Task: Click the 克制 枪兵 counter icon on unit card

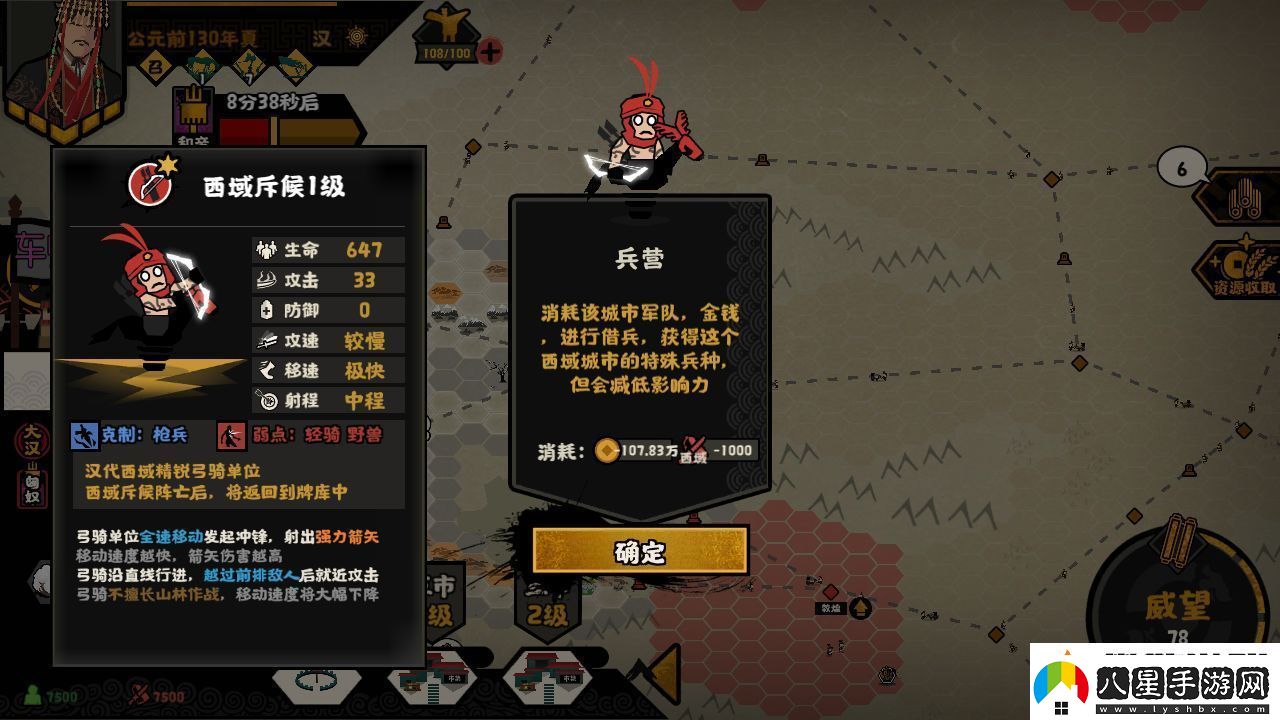Action: (87, 434)
